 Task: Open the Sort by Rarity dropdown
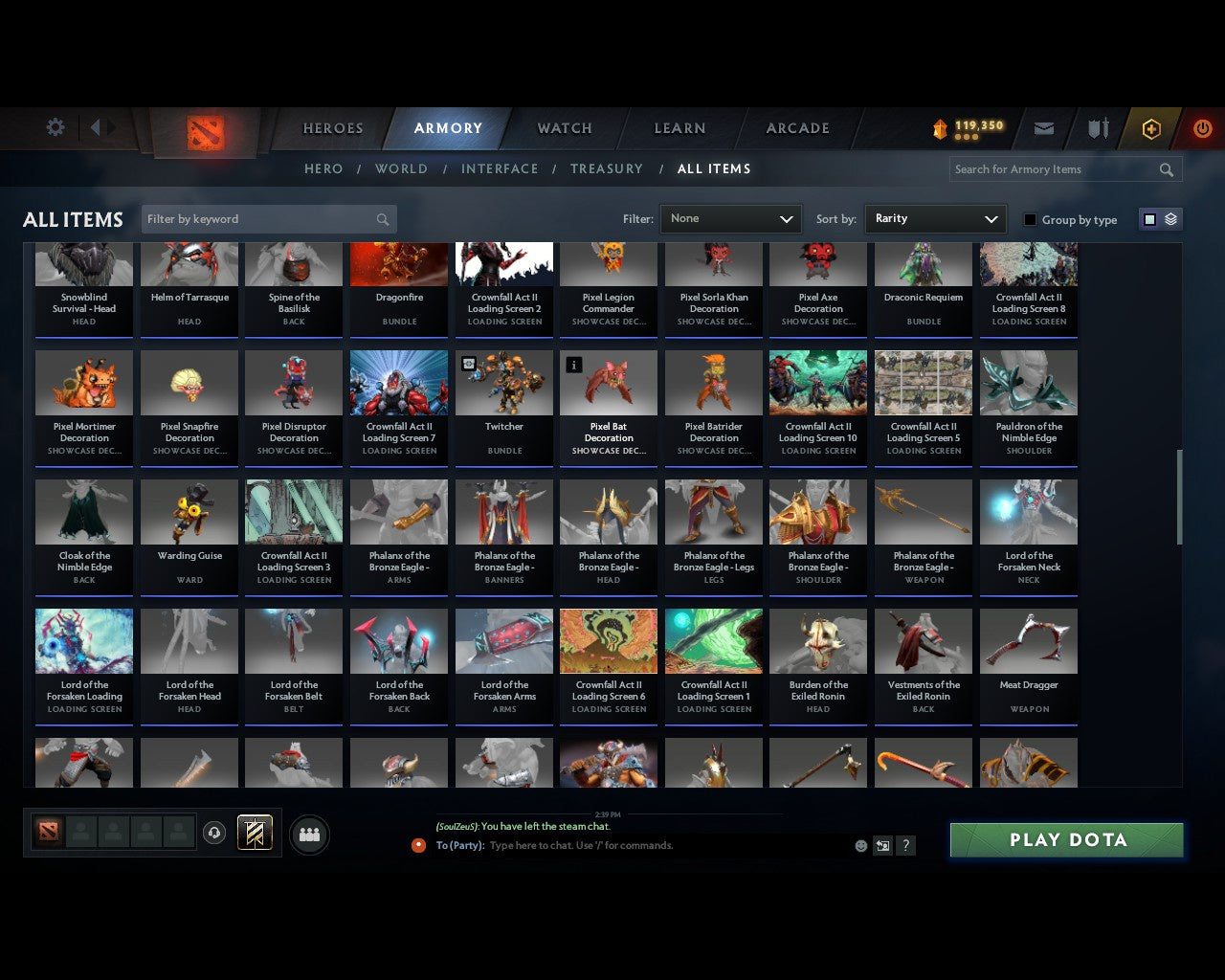point(935,218)
